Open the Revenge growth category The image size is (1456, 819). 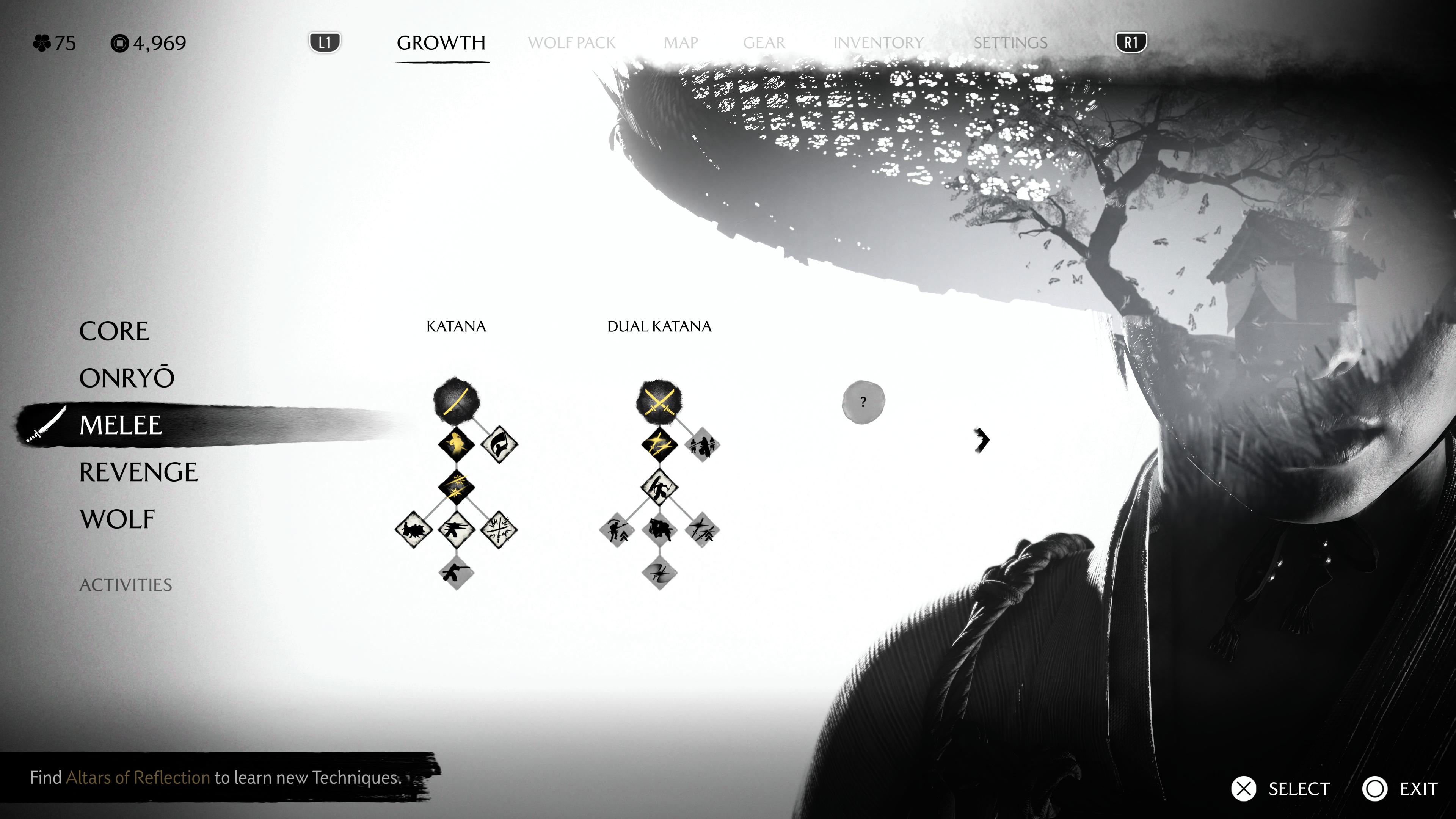[138, 472]
